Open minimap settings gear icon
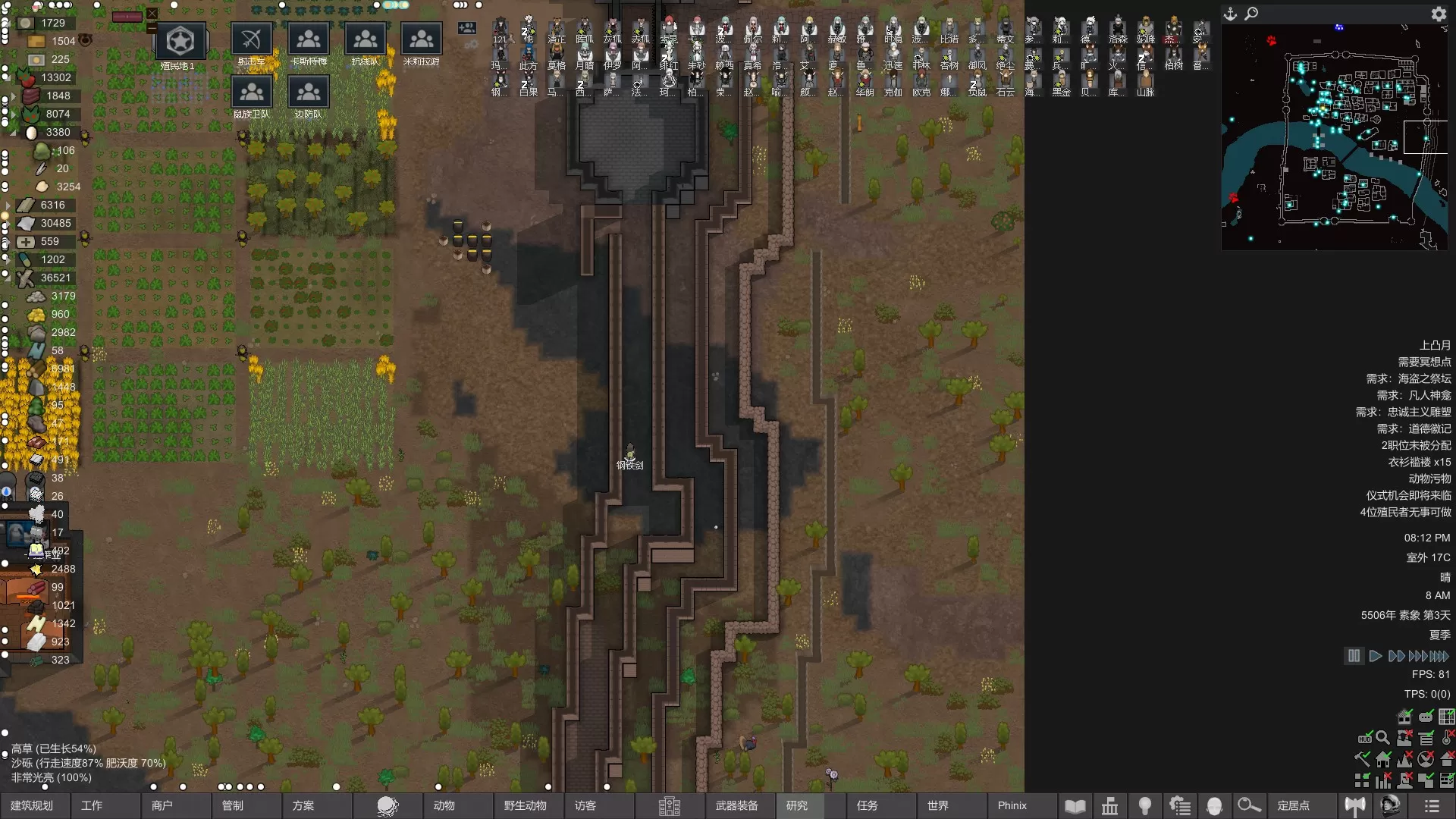 tap(1439, 14)
